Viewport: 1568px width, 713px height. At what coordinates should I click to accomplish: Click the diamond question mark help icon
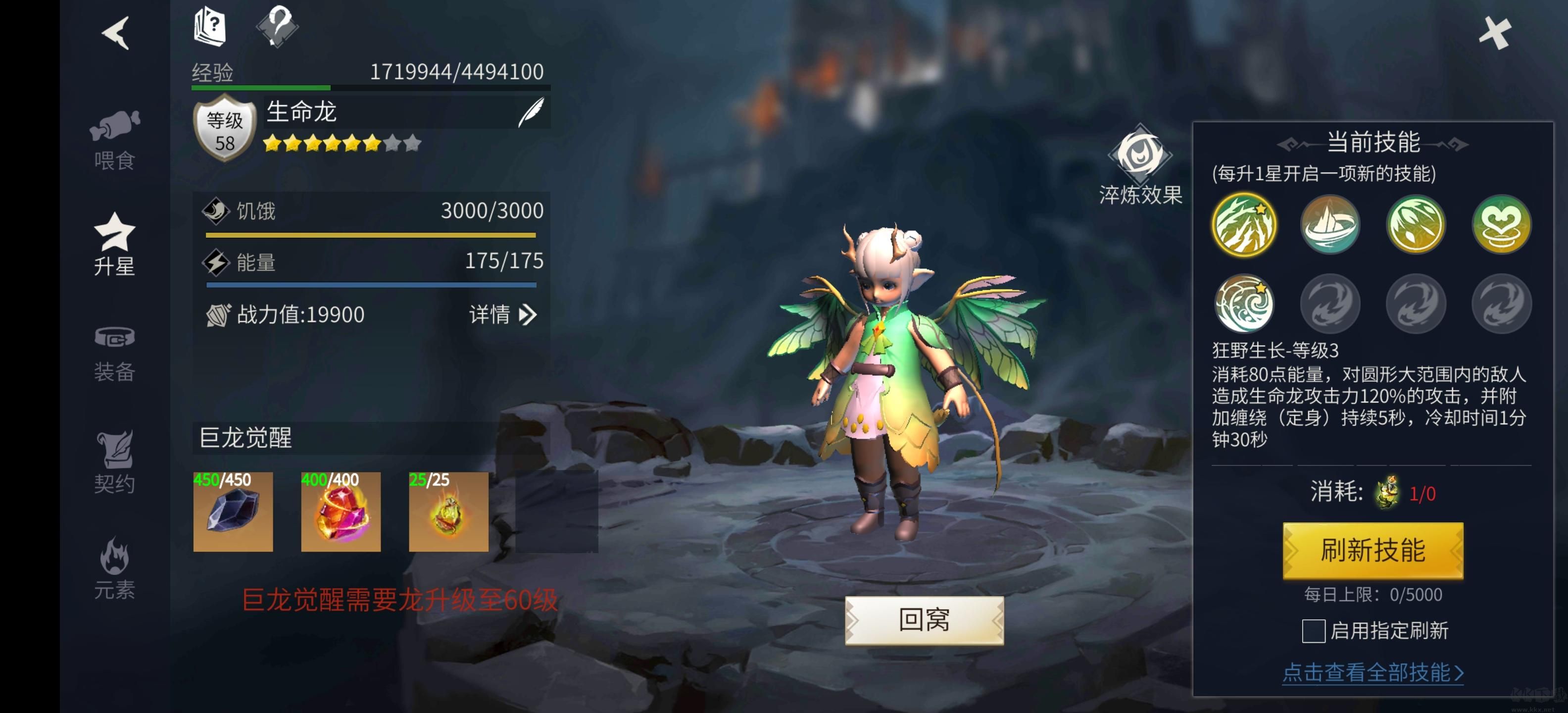click(x=278, y=26)
